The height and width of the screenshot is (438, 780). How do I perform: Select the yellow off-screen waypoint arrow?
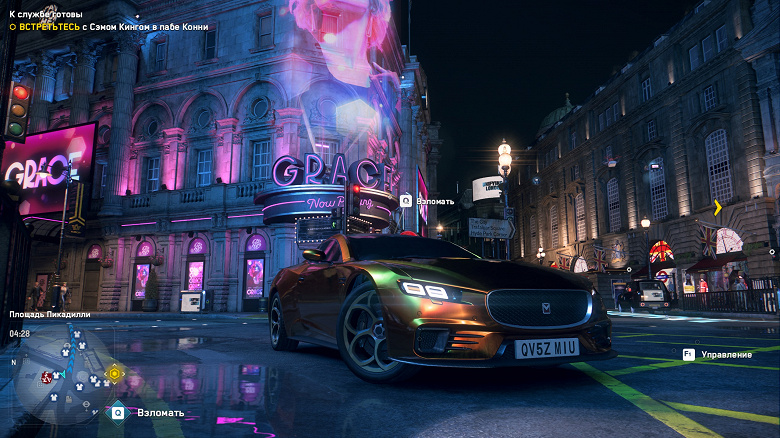pyautogui.click(x=717, y=207)
